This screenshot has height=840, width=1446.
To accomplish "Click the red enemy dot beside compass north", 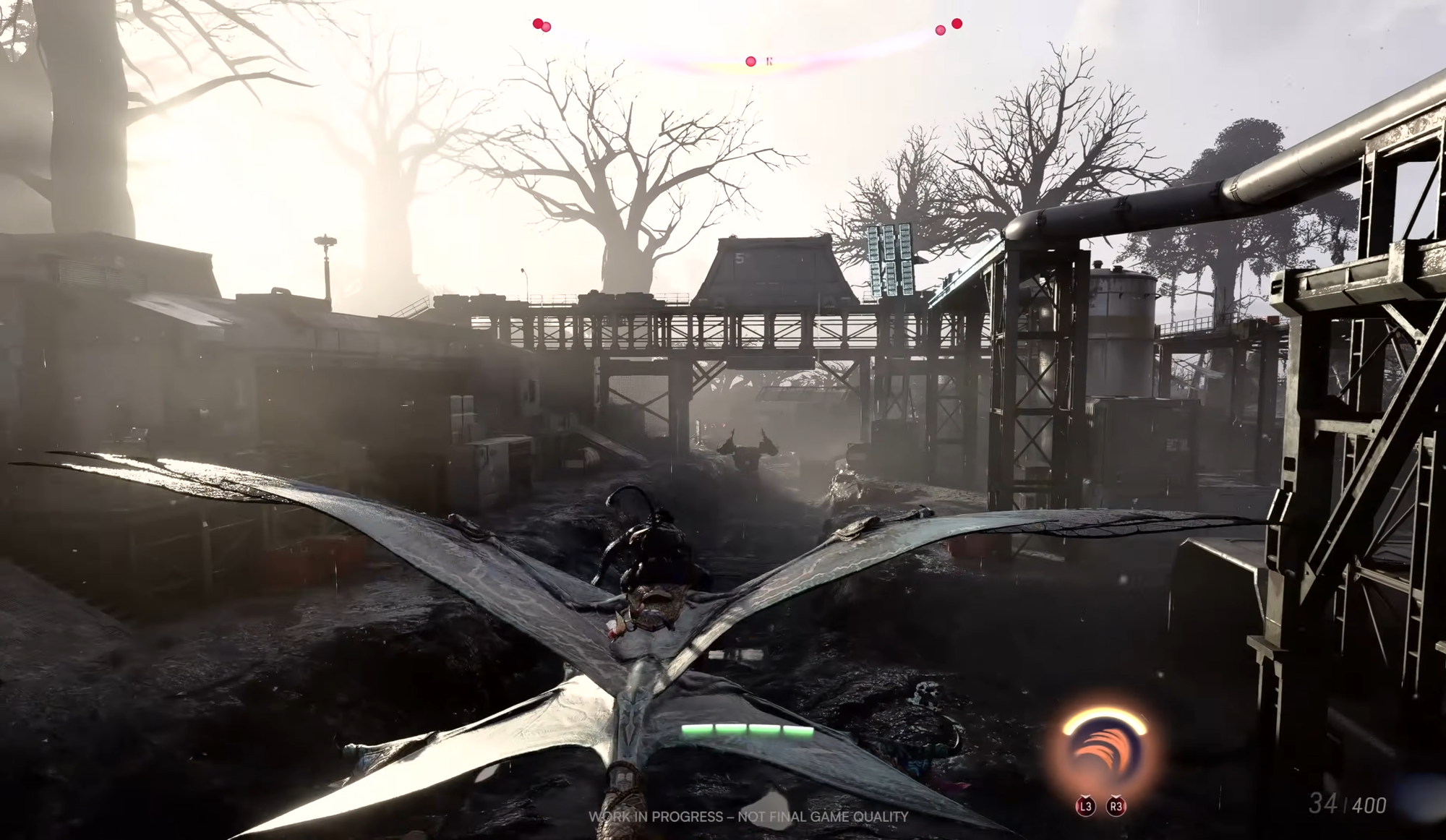I will point(750,61).
